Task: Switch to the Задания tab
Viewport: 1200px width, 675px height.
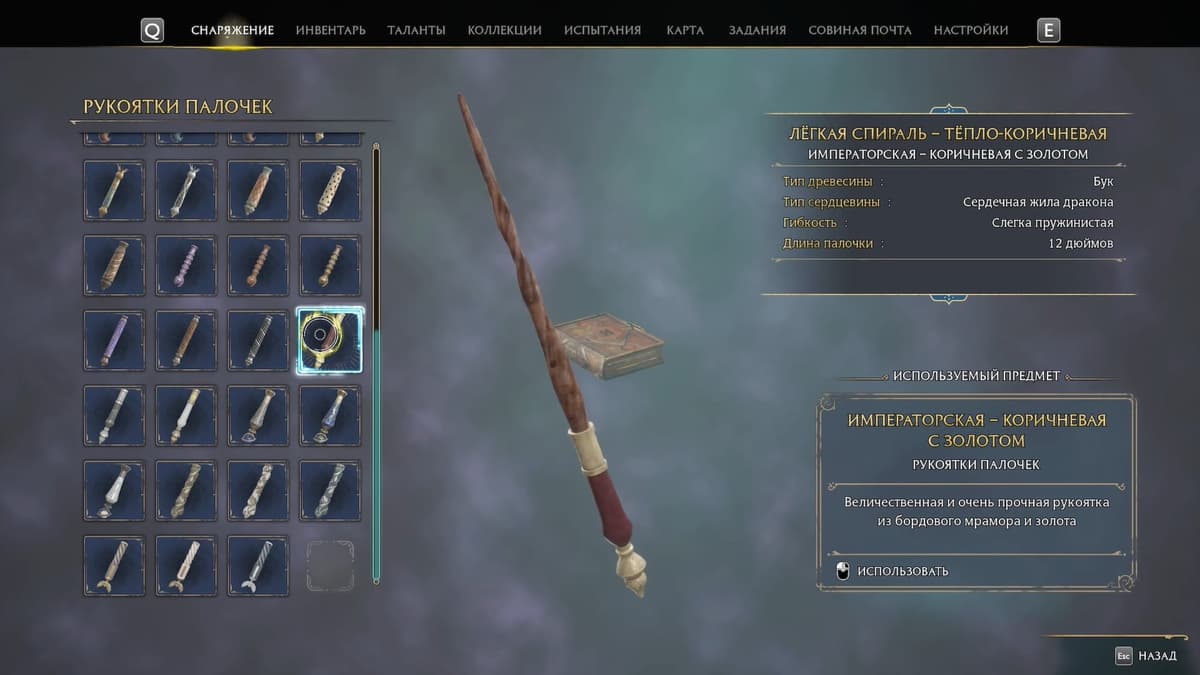Action: [x=757, y=30]
